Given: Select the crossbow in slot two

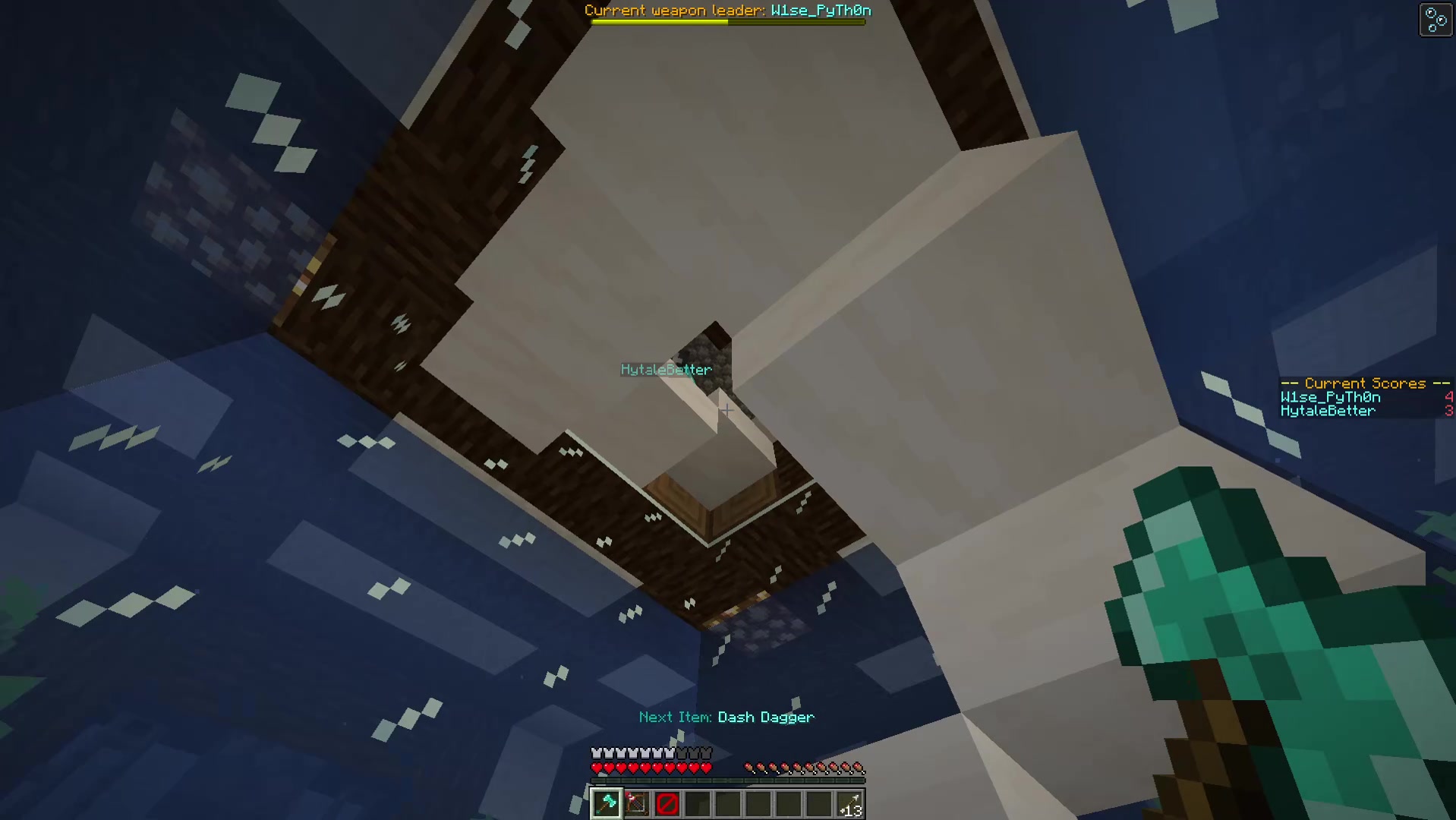Looking at the screenshot, I should click(x=636, y=803).
